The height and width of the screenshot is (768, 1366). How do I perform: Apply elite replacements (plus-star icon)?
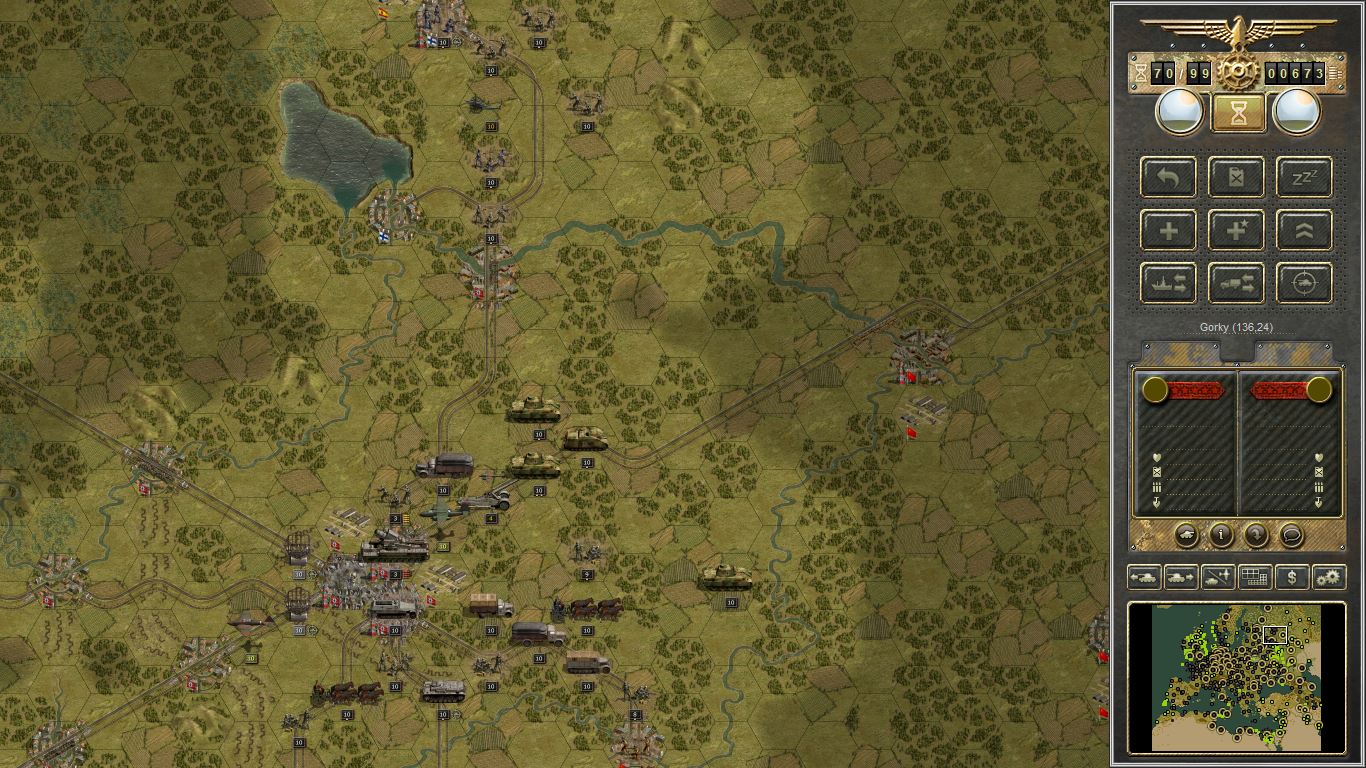[1235, 230]
